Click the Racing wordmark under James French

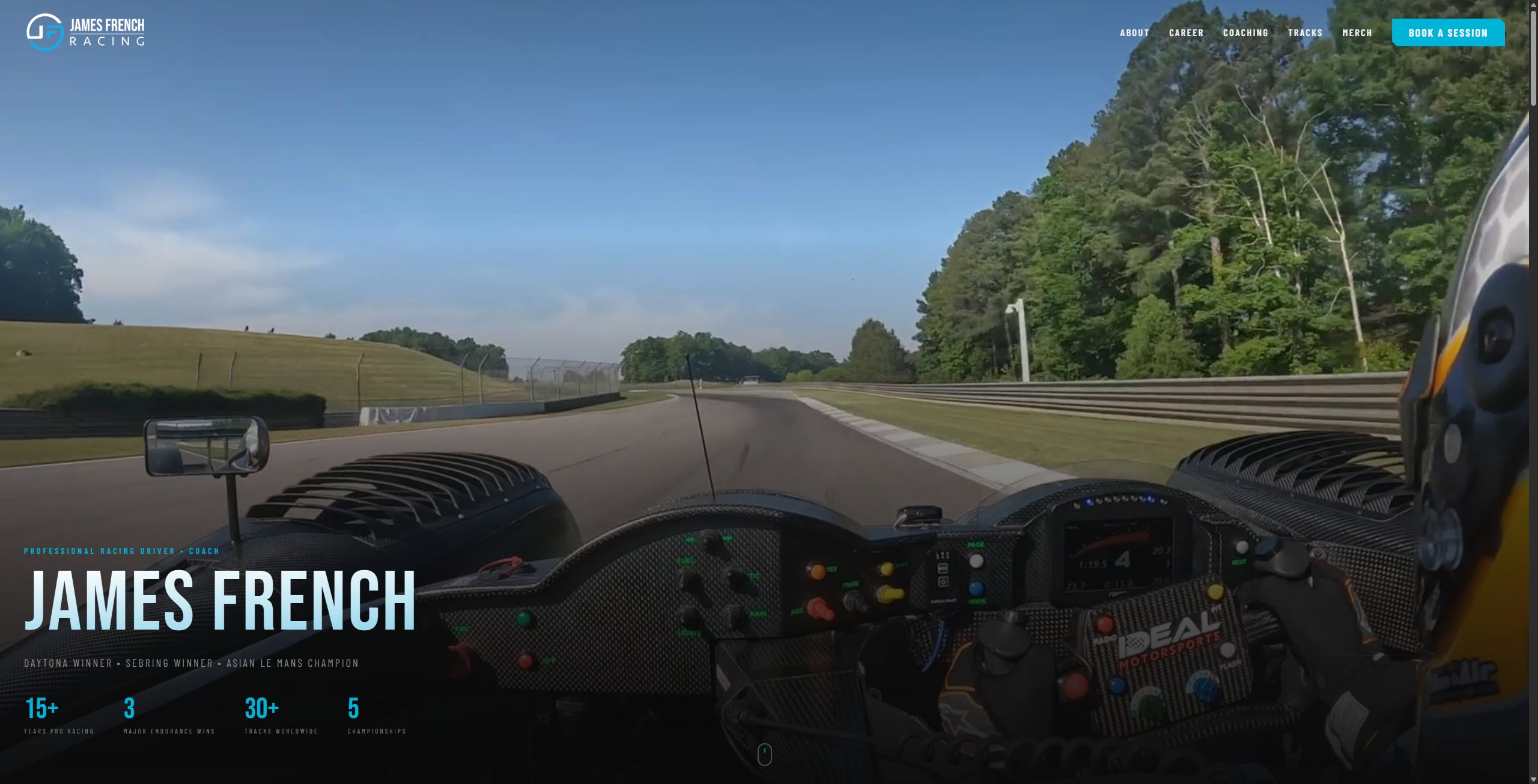[x=108, y=41]
